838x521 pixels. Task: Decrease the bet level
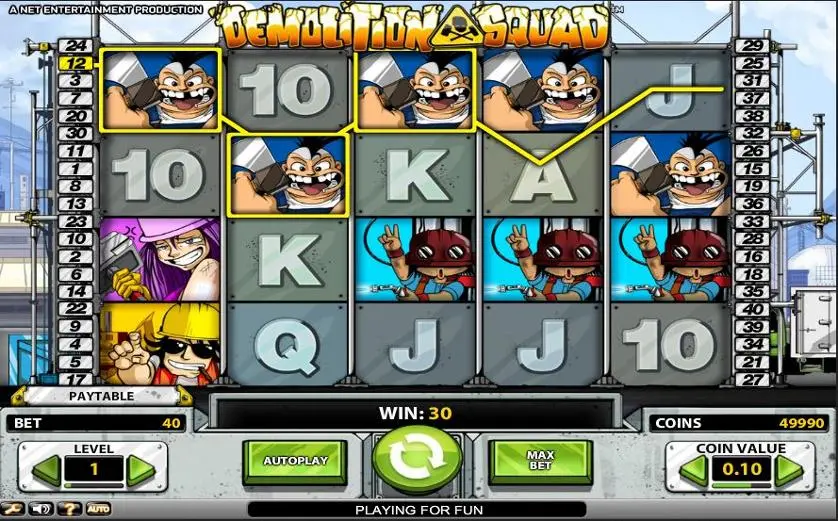[46, 470]
